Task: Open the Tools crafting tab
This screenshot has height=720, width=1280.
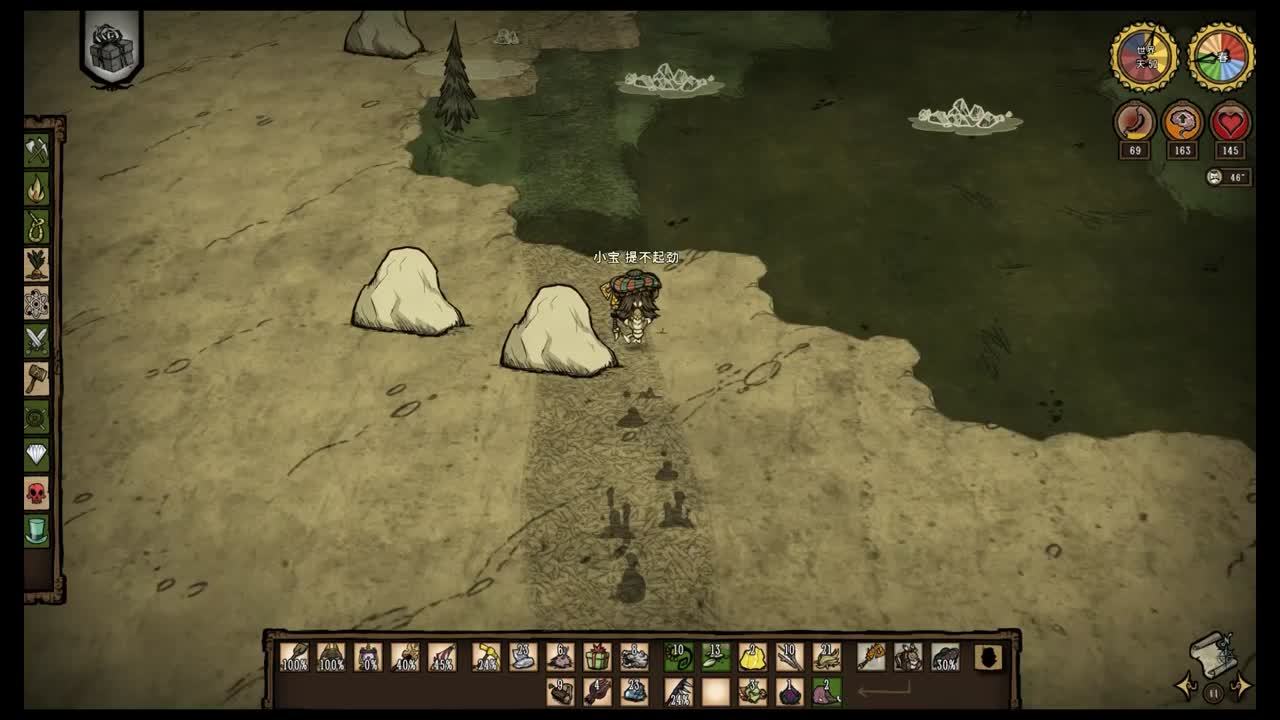Action: click(37, 150)
